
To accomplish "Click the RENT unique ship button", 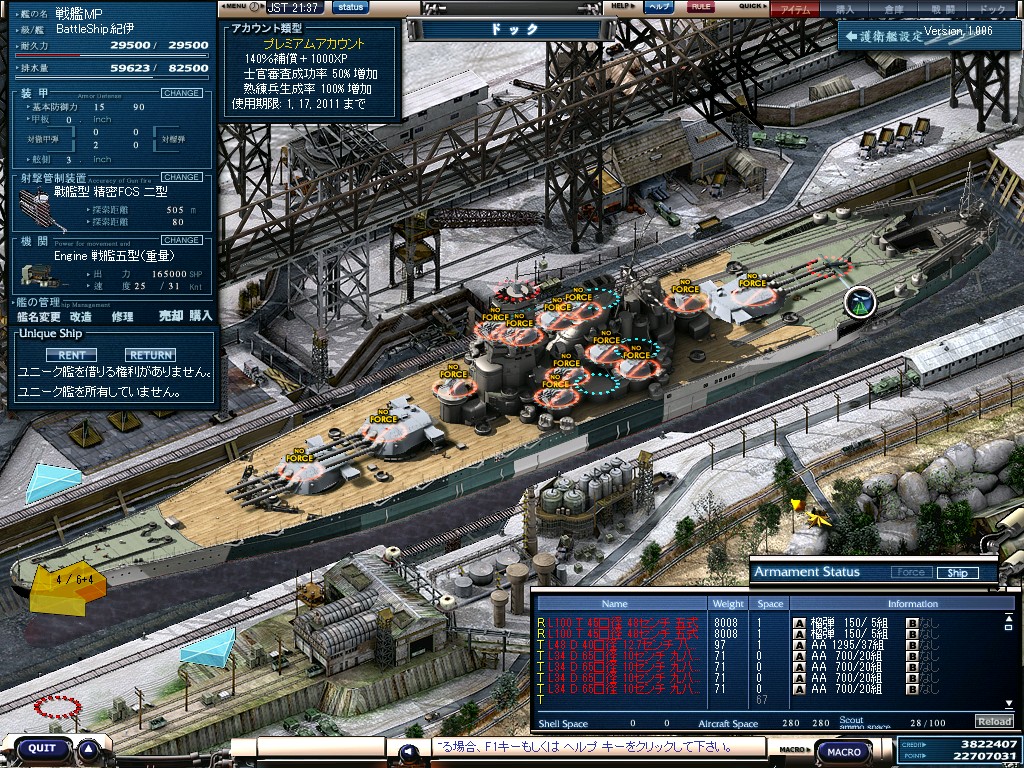I will click(x=71, y=355).
